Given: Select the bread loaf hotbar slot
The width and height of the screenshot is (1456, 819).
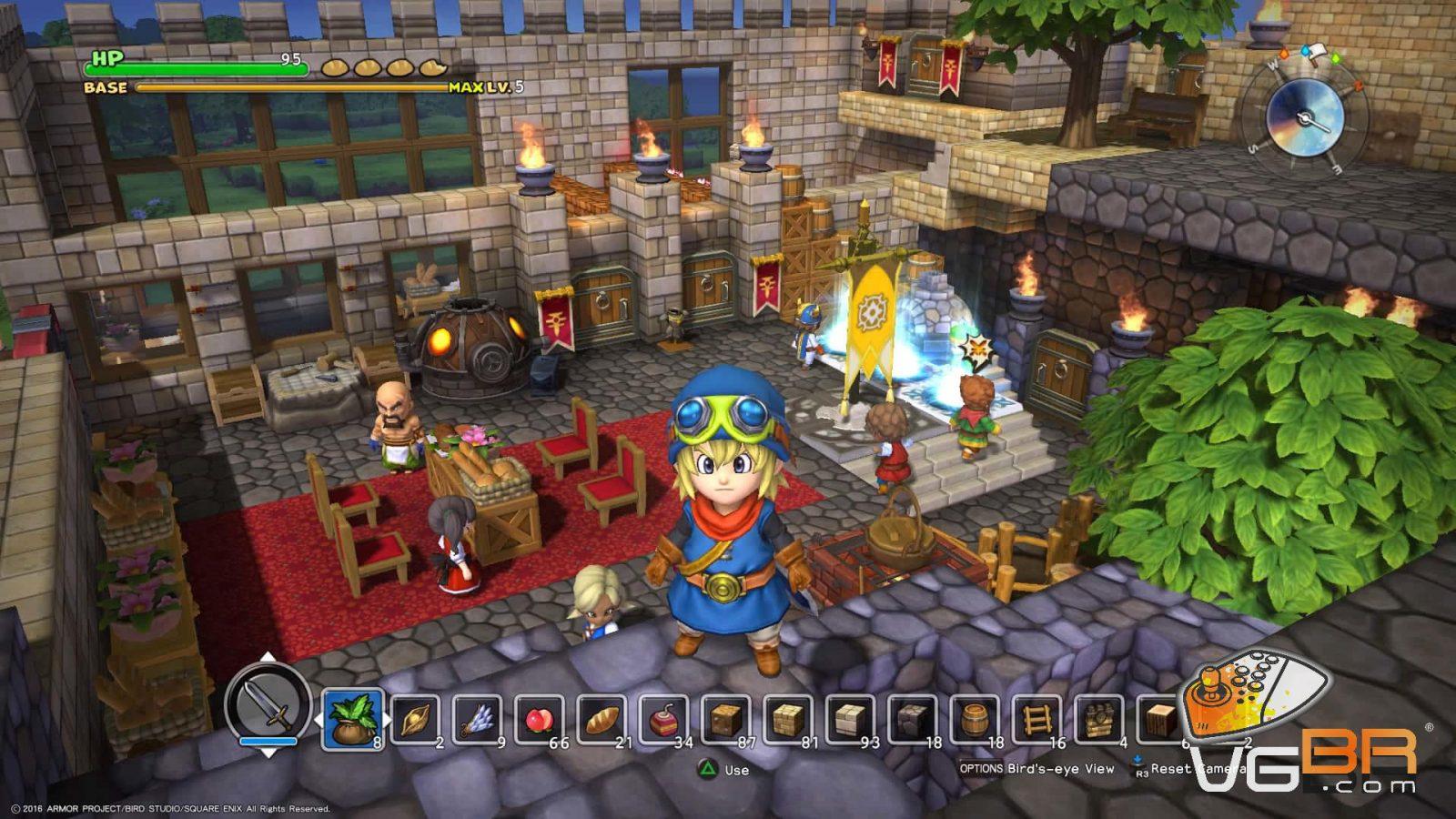Looking at the screenshot, I should pos(603,720).
